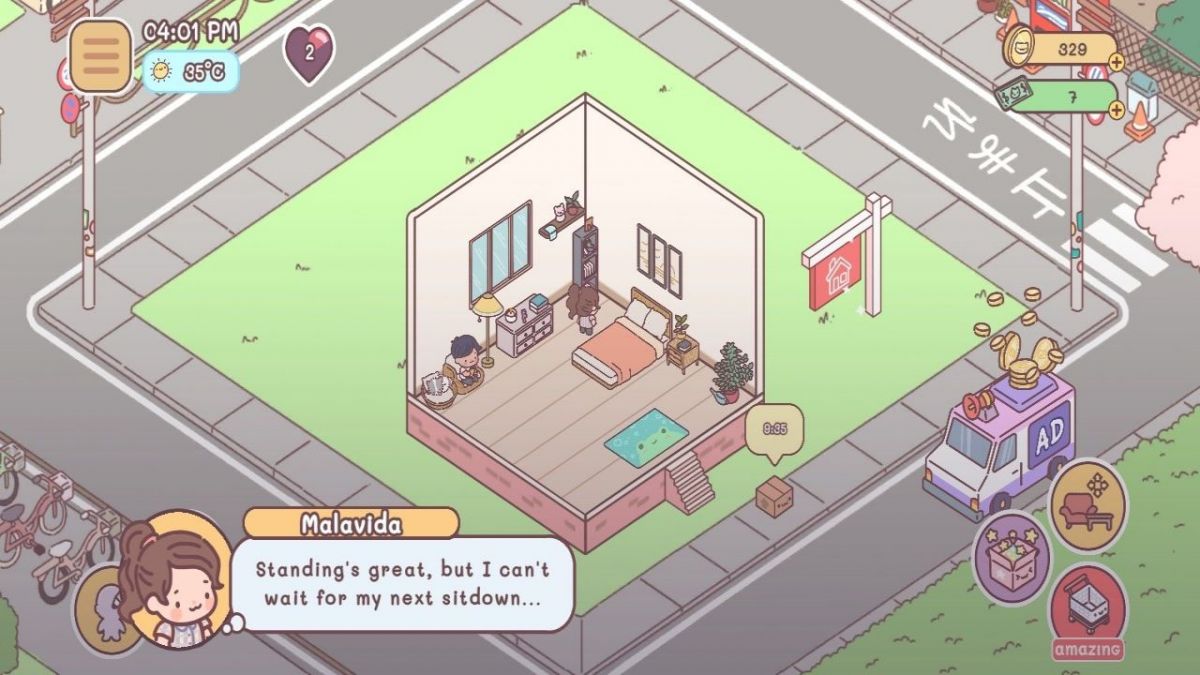This screenshot has height=675, width=1200.
Task: Open the hamburger main menu
Action: pyautogui.click(x=100, y=57)
